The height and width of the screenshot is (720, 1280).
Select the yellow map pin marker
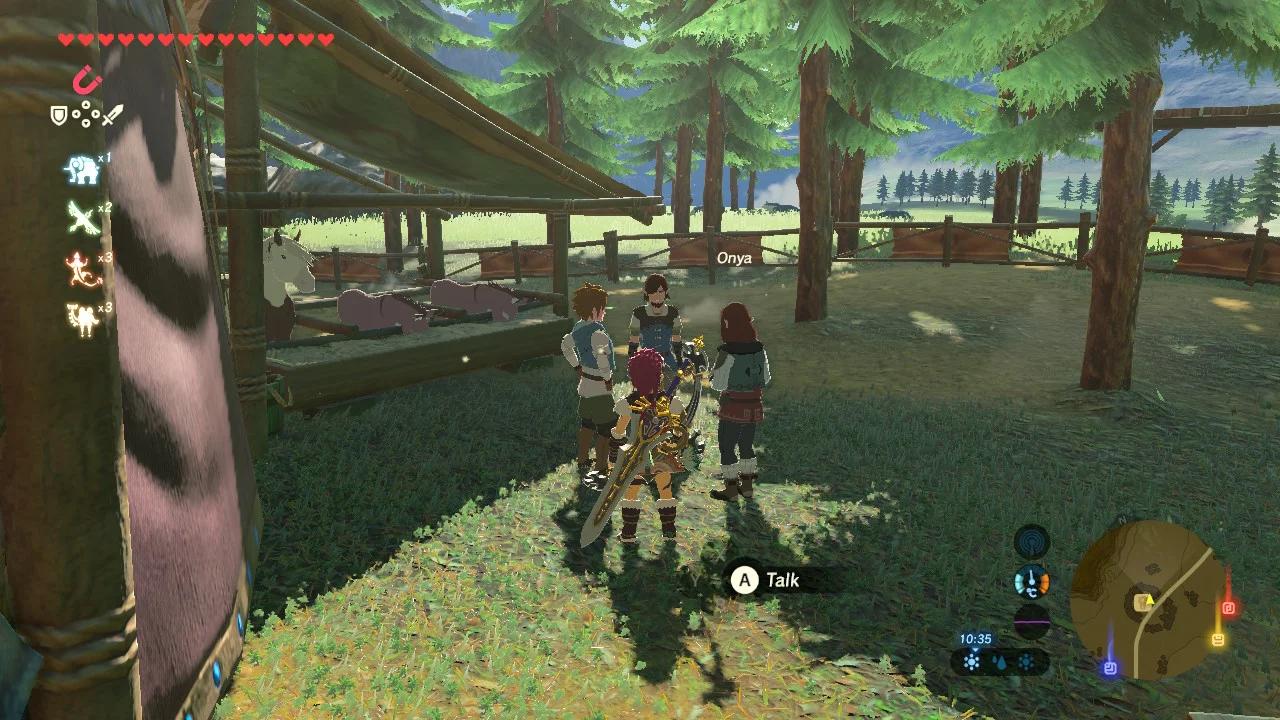[x=1218, y=639]
